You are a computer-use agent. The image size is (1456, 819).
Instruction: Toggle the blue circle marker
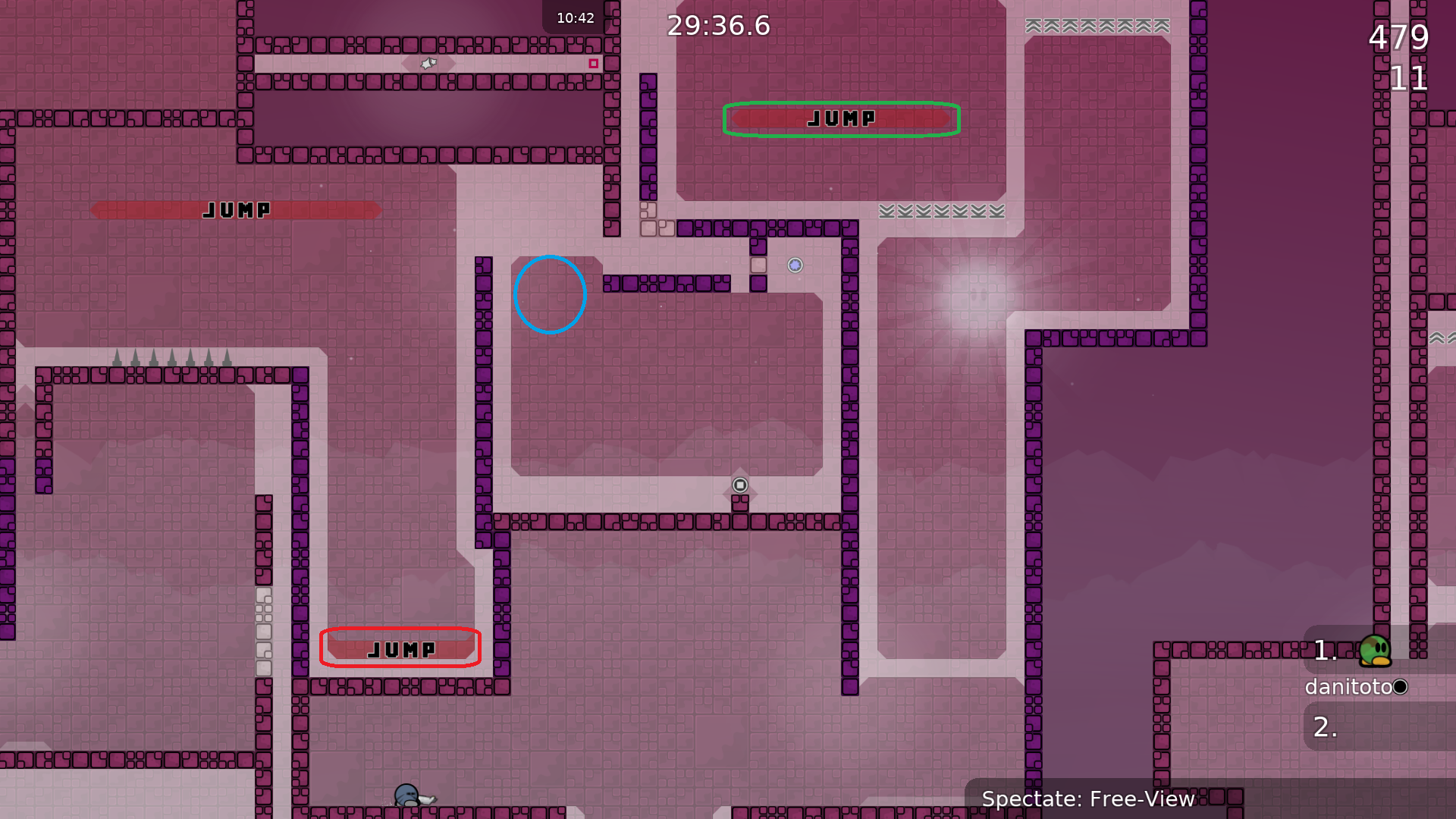point(551,295)
